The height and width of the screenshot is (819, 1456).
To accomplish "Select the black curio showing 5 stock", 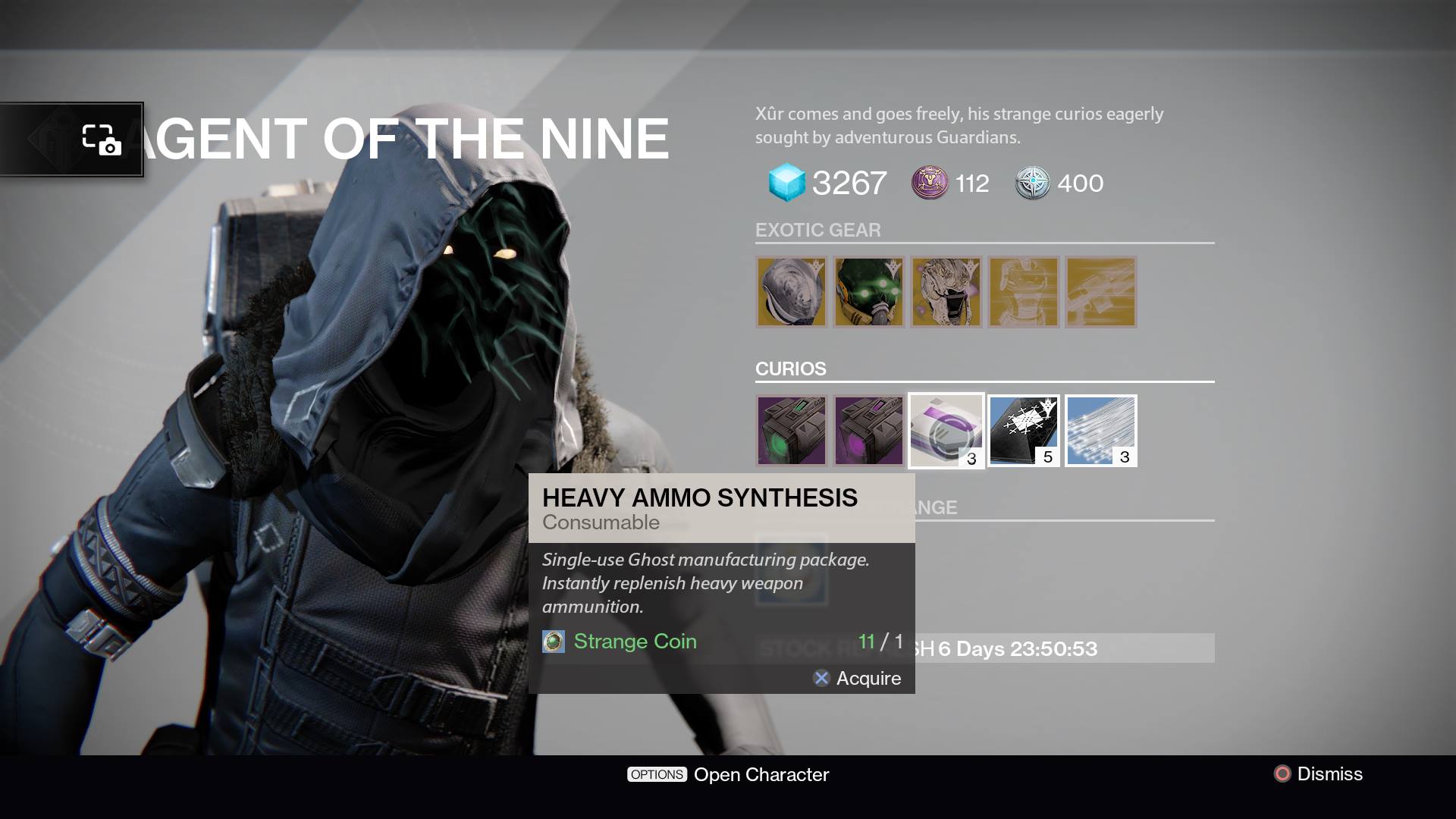I will [1023, 431].
